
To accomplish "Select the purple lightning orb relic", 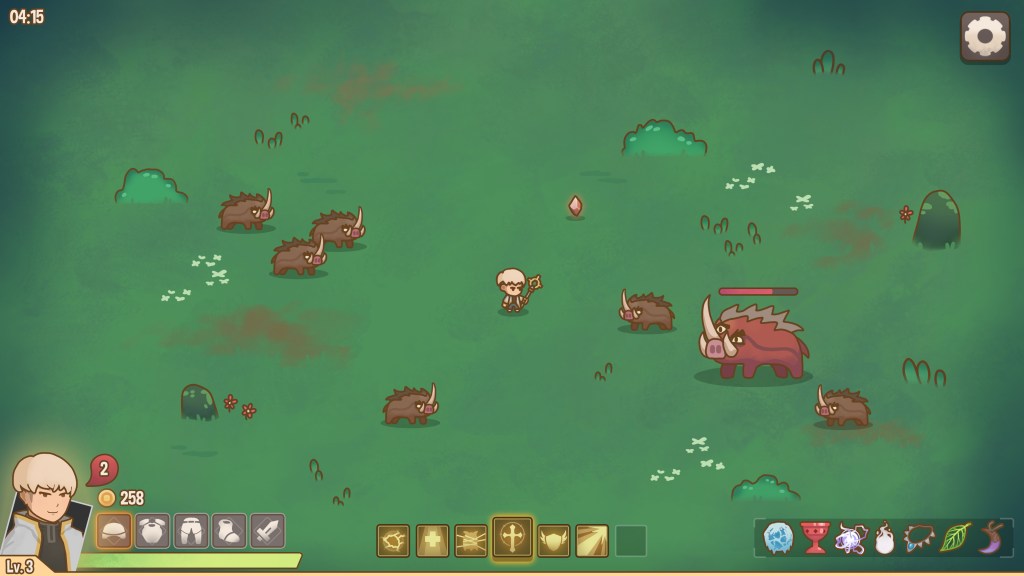I will click(x=850, y=538).
